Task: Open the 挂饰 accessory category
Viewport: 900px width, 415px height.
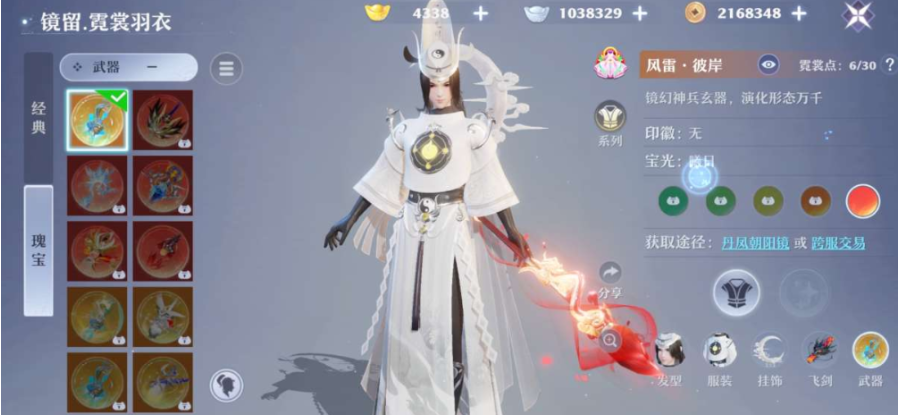Action: coord(769,355)
